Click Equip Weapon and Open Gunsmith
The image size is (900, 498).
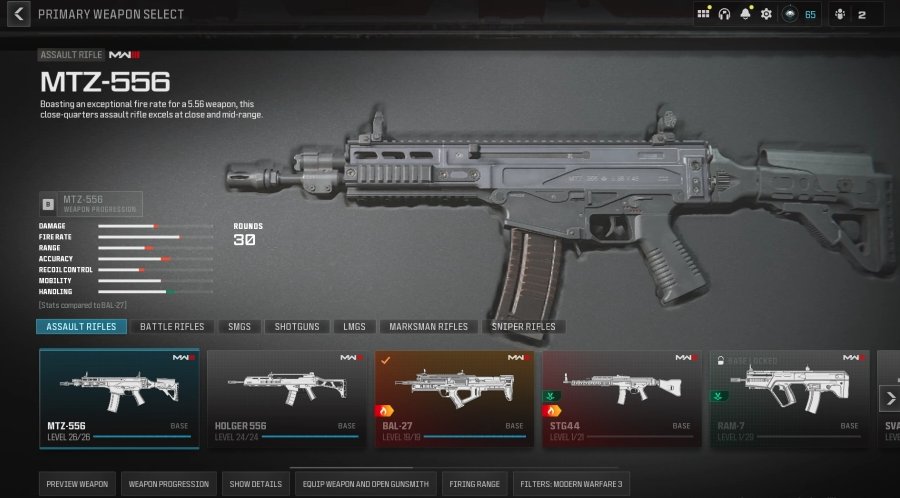(x=367, y=484)
